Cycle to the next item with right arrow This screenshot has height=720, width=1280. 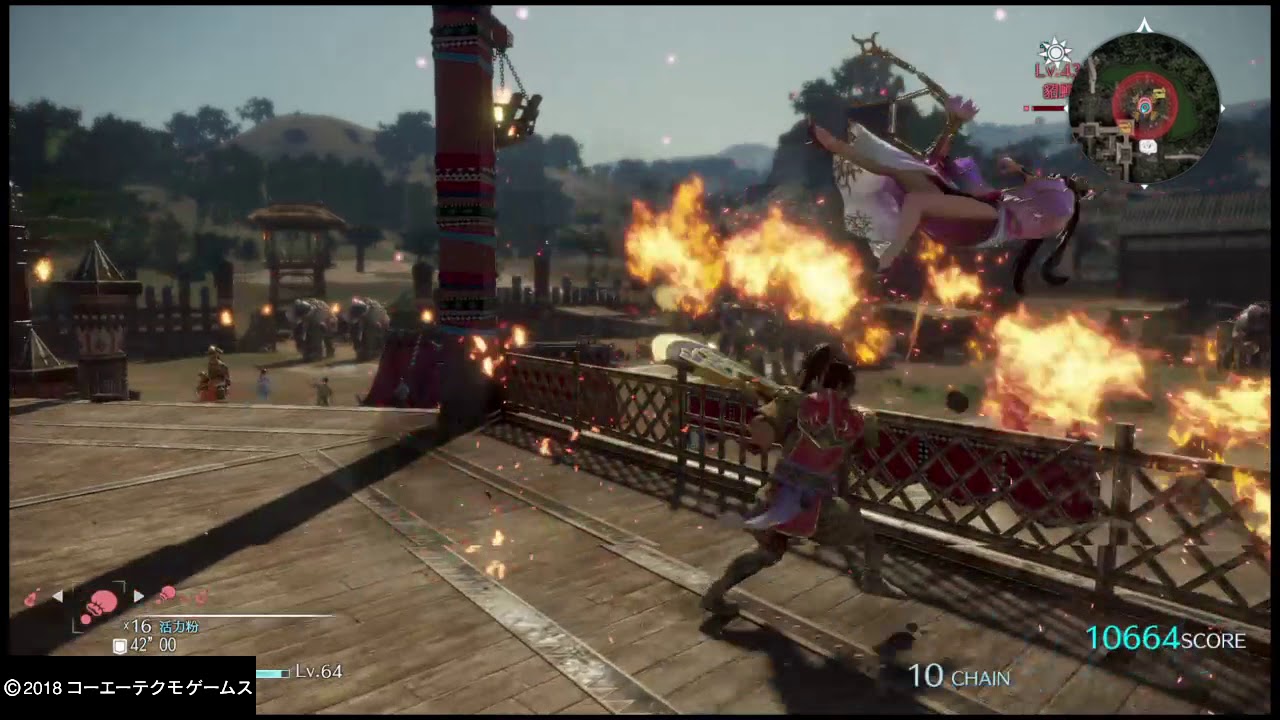tap(139, 596)
